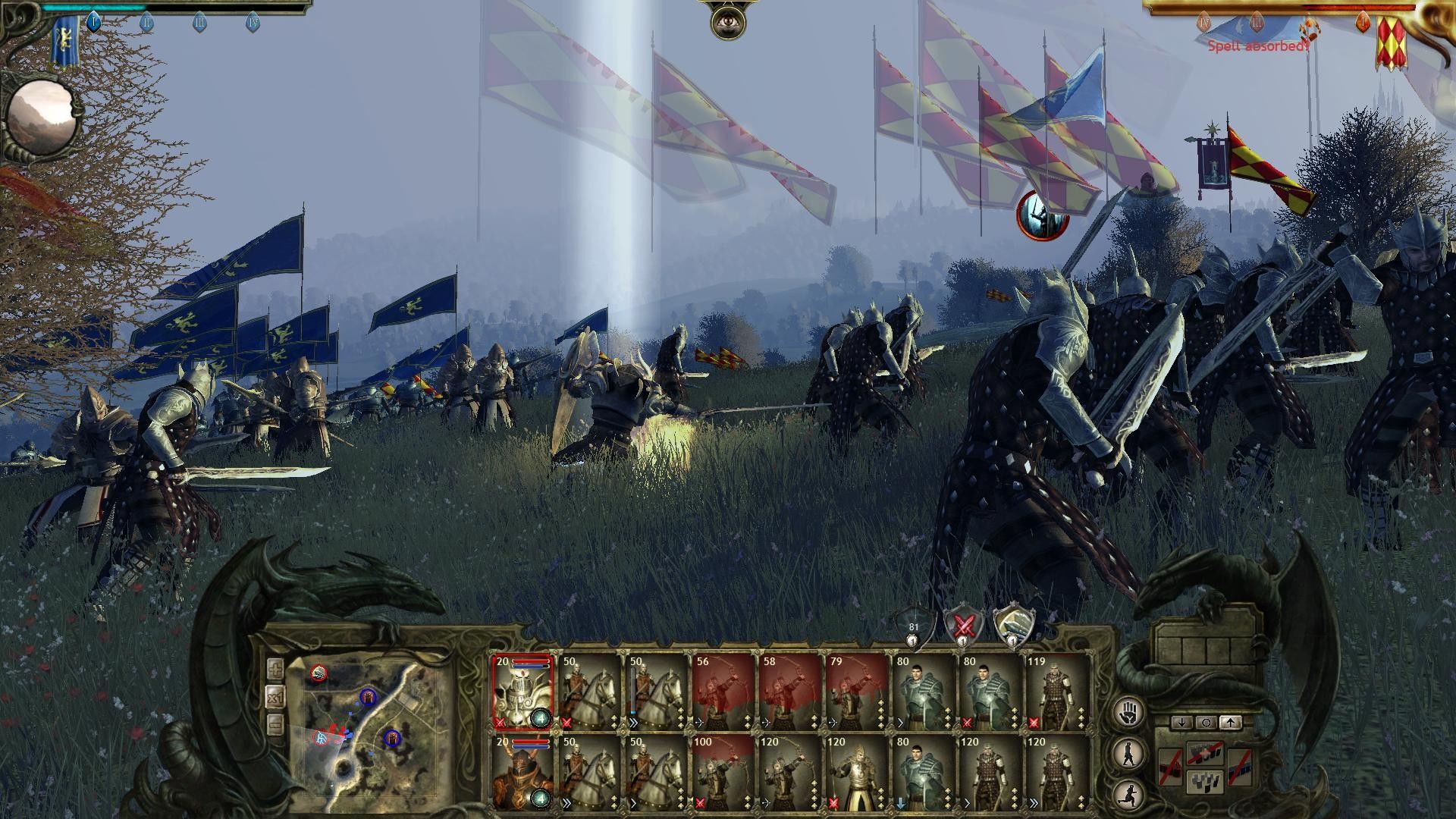Image resolution: width=1456 pixels, height=819 pixels.
Task: Activate the open-hand halt command
Action: click(1130, 712)
